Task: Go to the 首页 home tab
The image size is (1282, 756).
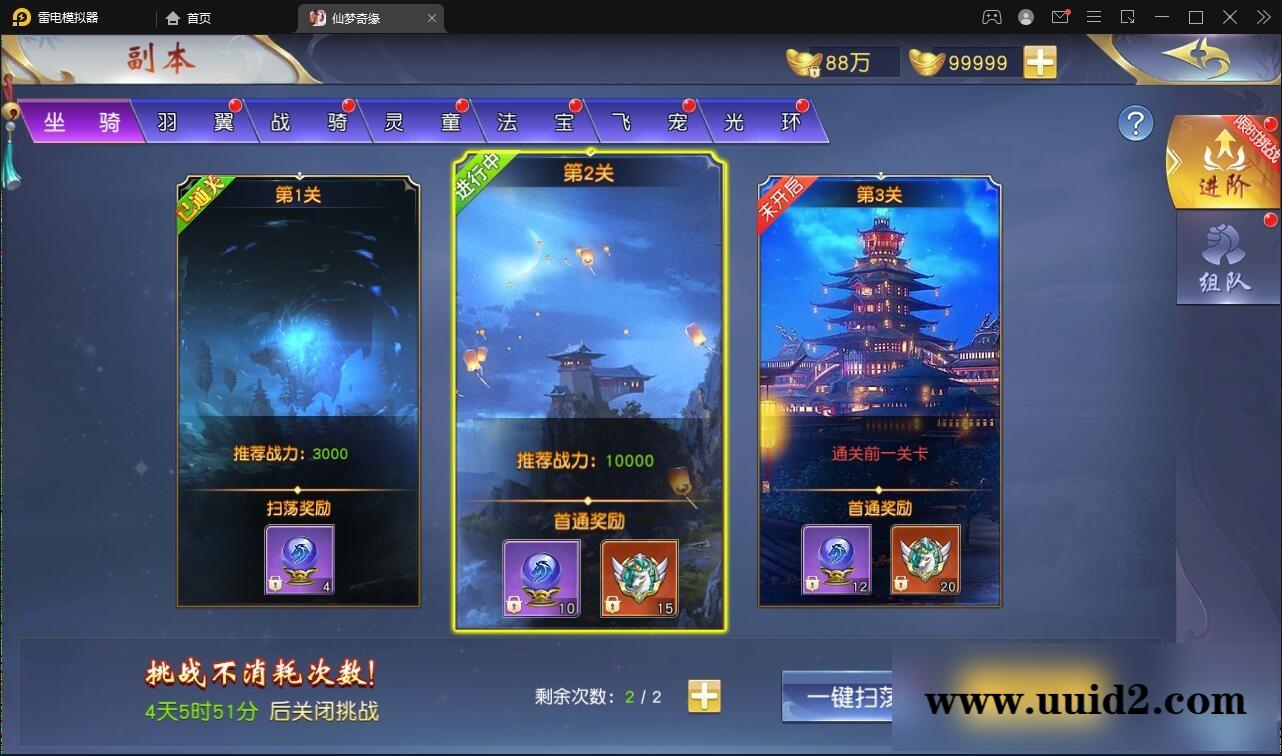Action: pyautogui.click(x=190, y=17)
